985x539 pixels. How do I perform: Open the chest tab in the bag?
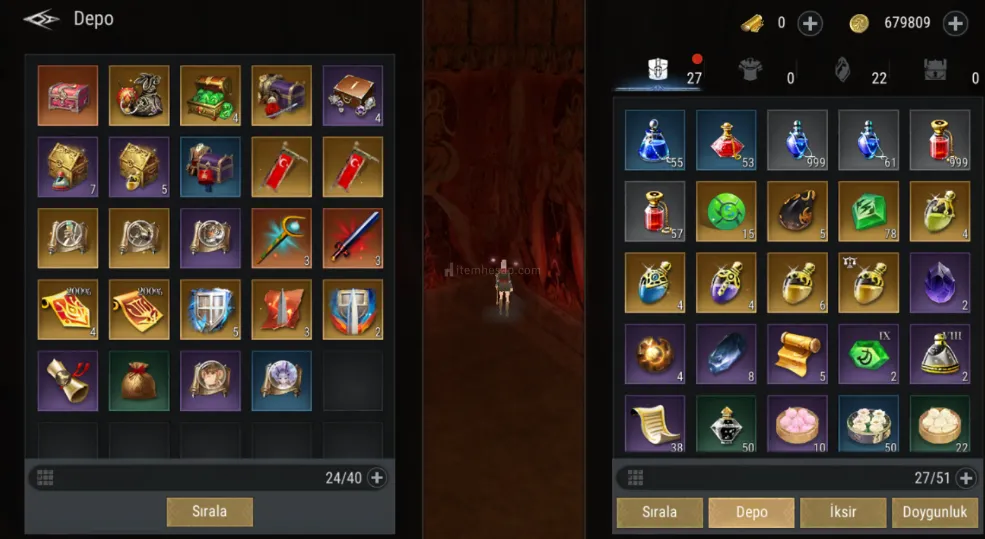936,70
